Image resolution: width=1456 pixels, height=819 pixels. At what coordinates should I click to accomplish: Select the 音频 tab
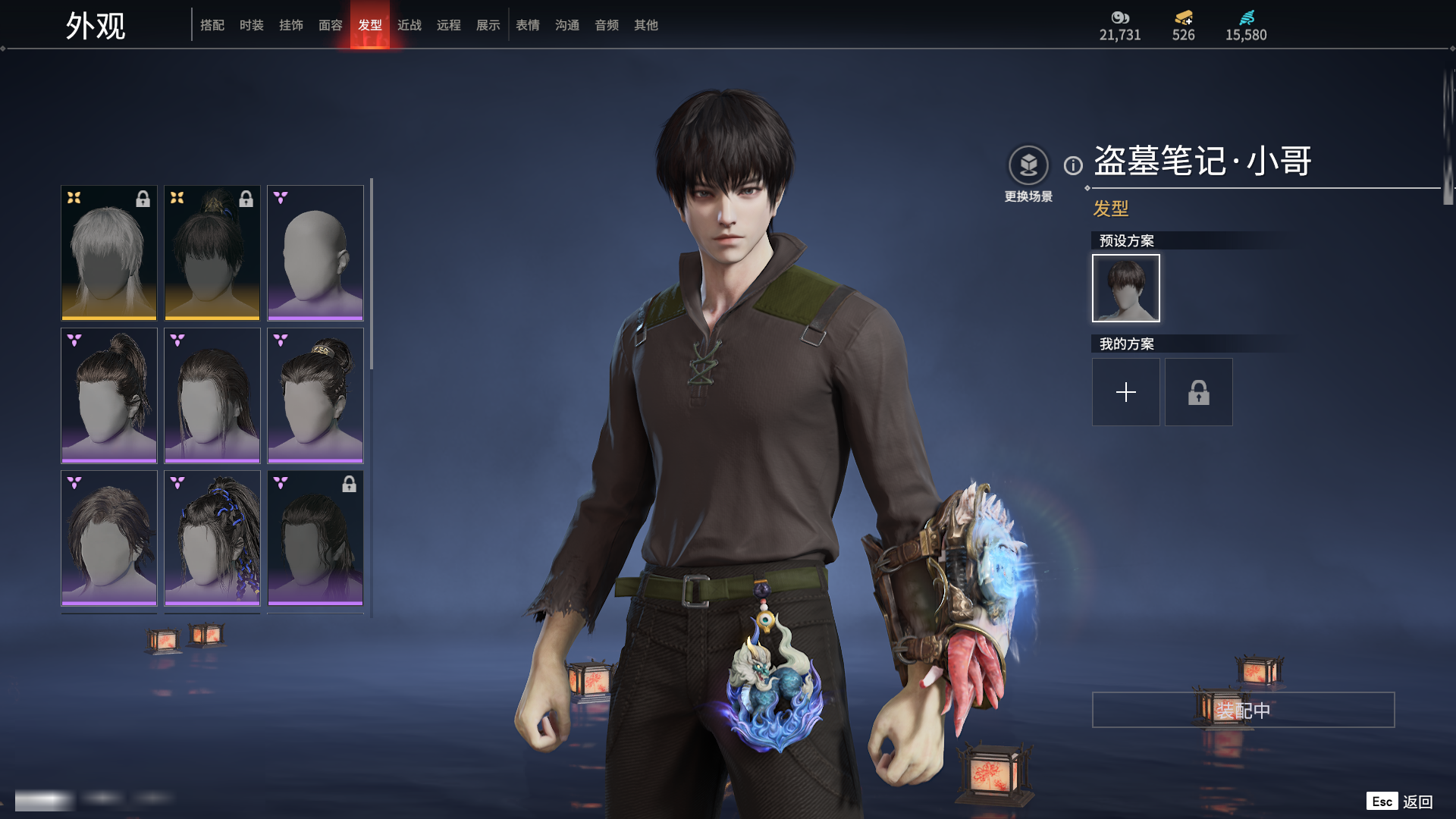coord(606,25)
